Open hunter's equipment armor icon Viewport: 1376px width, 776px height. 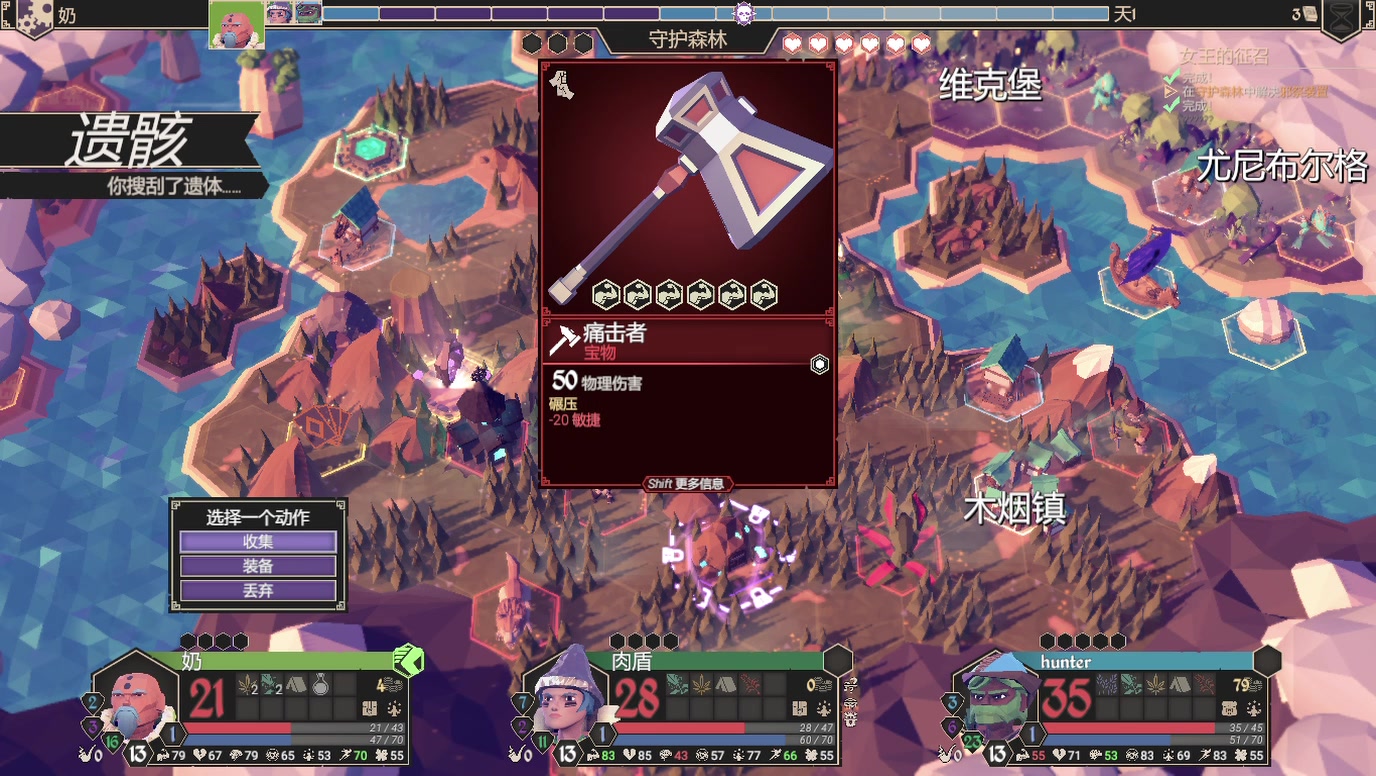[x=1228, y=709]
